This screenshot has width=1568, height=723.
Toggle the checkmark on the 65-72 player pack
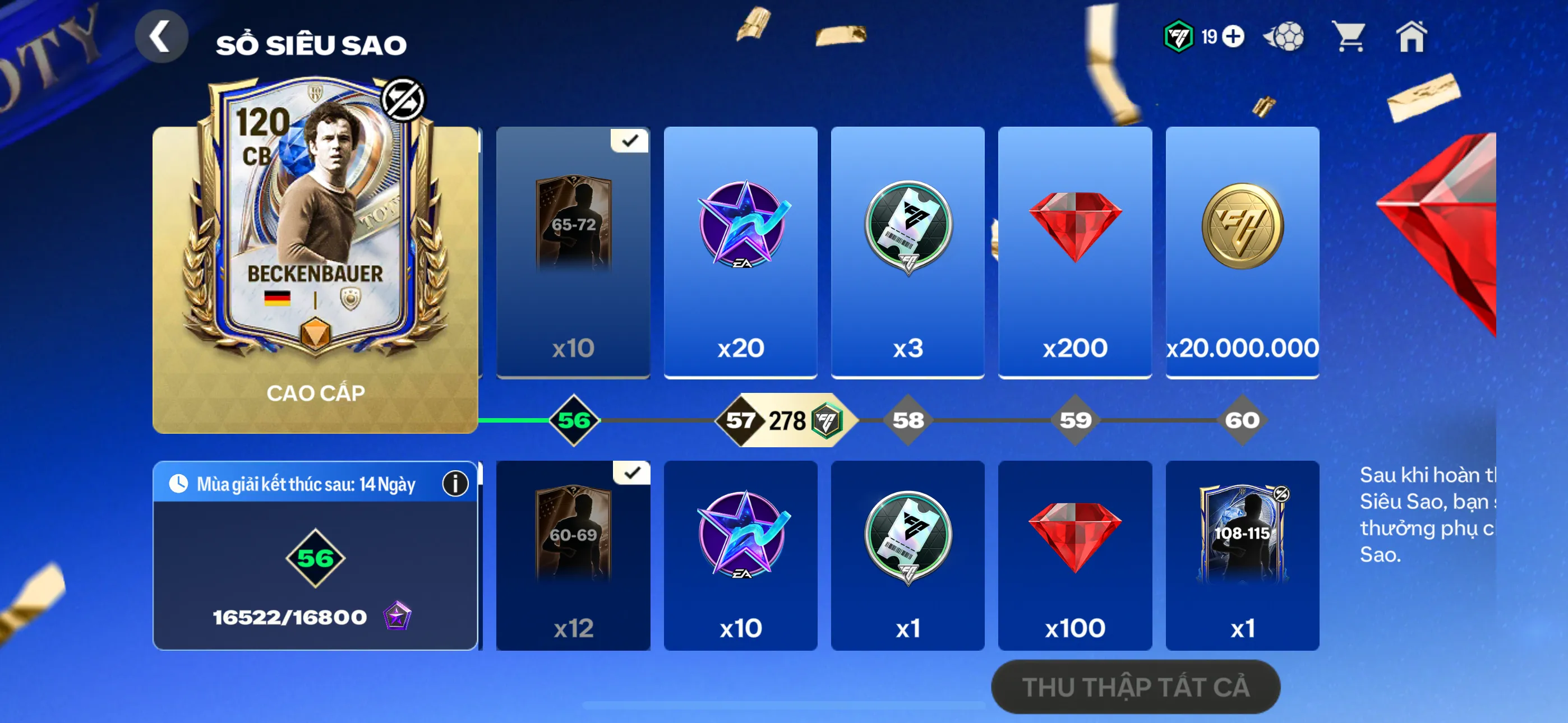629,141
